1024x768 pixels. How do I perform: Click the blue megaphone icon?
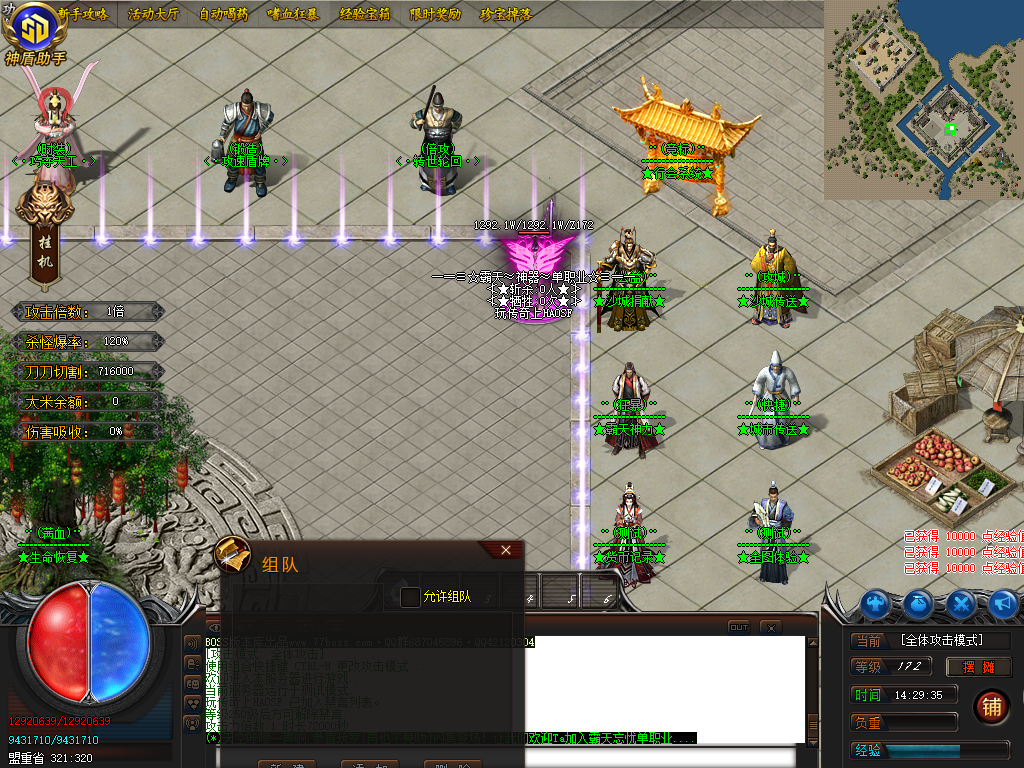1002,603
